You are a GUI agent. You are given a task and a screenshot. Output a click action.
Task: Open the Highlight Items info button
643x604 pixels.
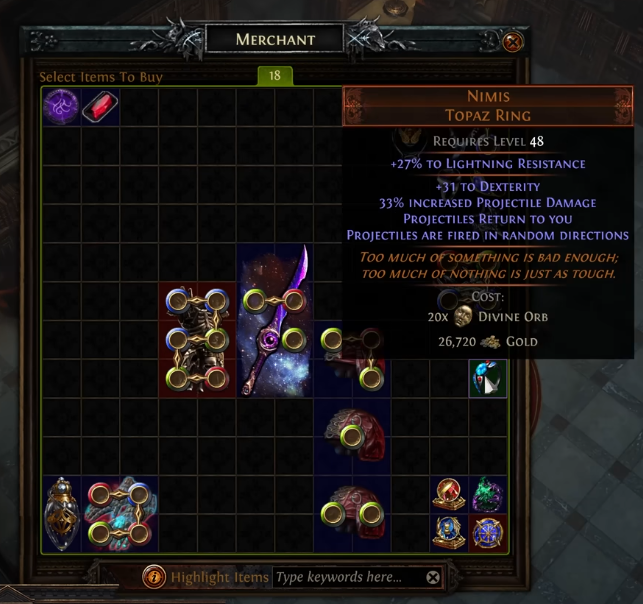coord(154,577)
